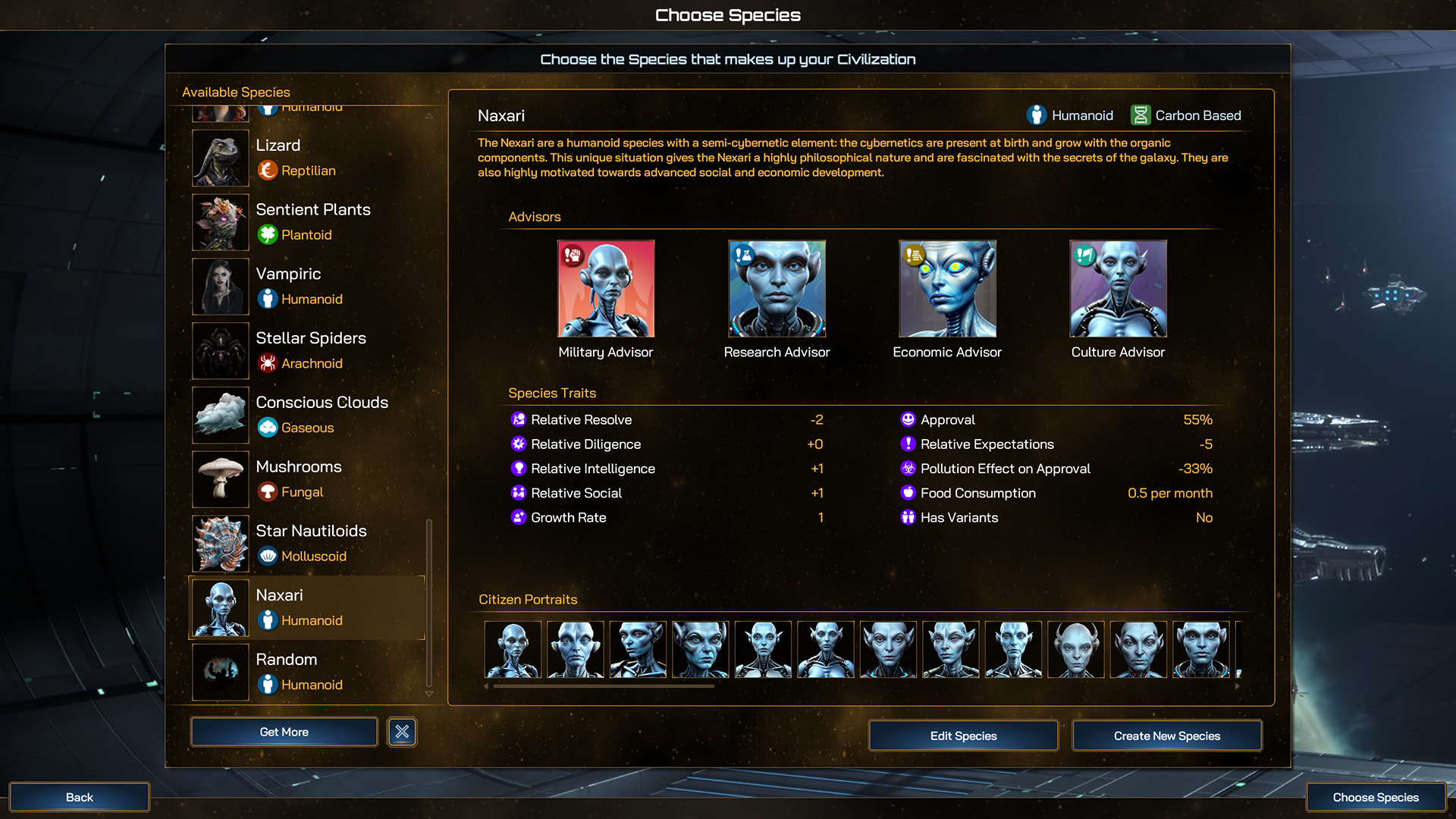1456x819 pixels.
Task: Click the Carbon Based icon
Action: tap(1140, 115)
